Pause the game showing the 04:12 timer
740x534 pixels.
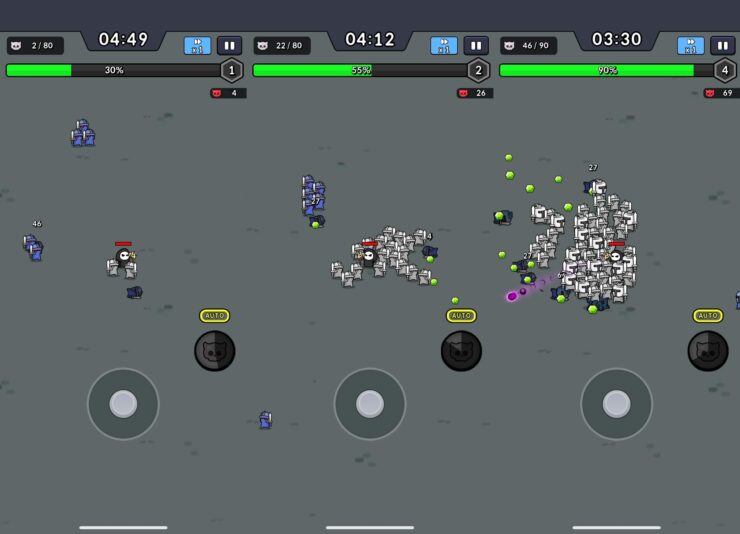(x=476, y=46)
